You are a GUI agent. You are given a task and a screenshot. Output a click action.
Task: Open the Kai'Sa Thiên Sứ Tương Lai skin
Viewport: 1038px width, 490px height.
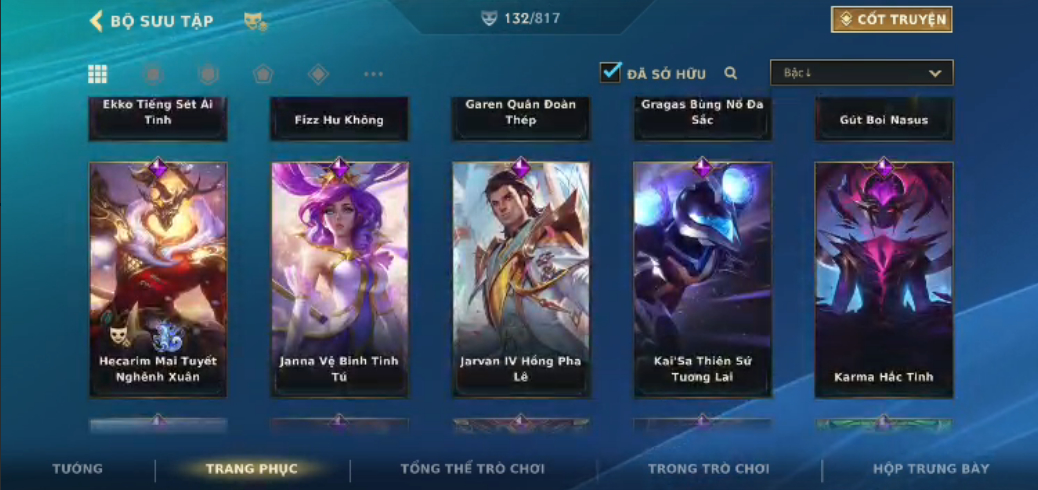point(702,278)
